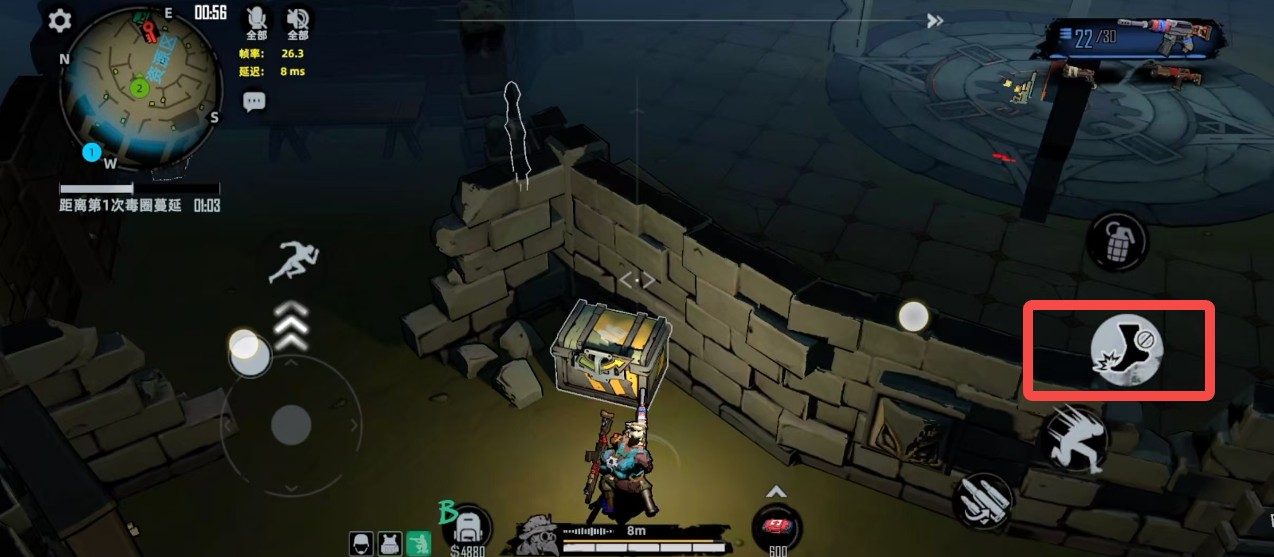Activate the sprint running-man button
1274x557 pixels.
[295, 262]
